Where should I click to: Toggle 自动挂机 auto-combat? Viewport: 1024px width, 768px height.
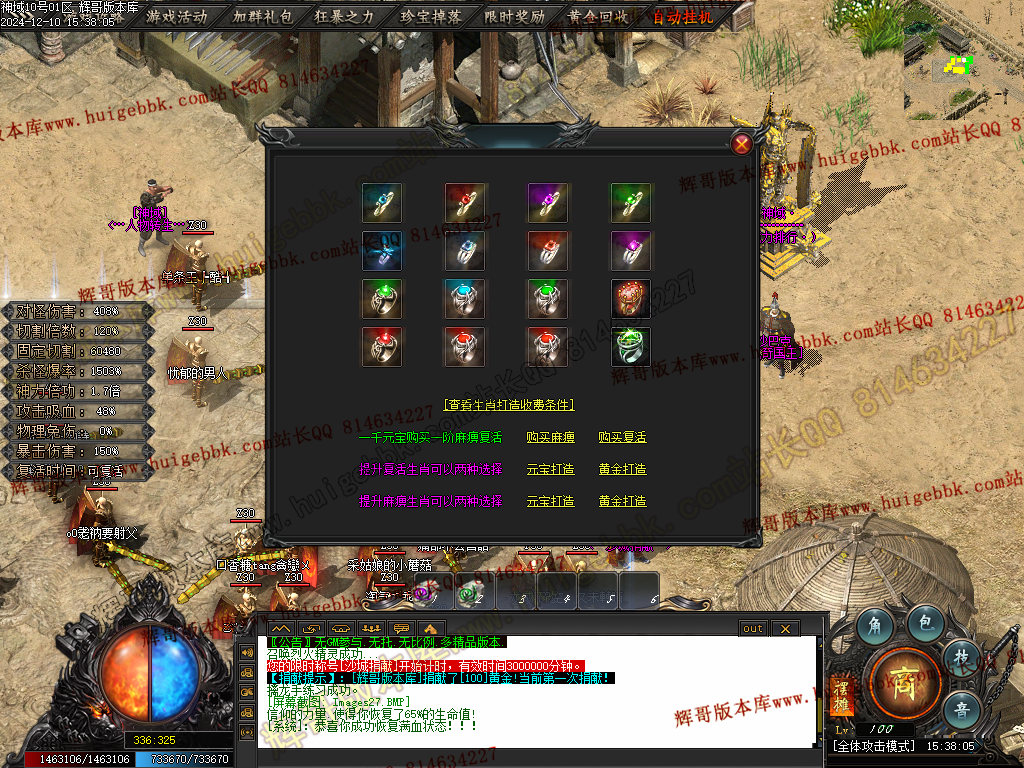pyautogui.click(x=683, y=16)
